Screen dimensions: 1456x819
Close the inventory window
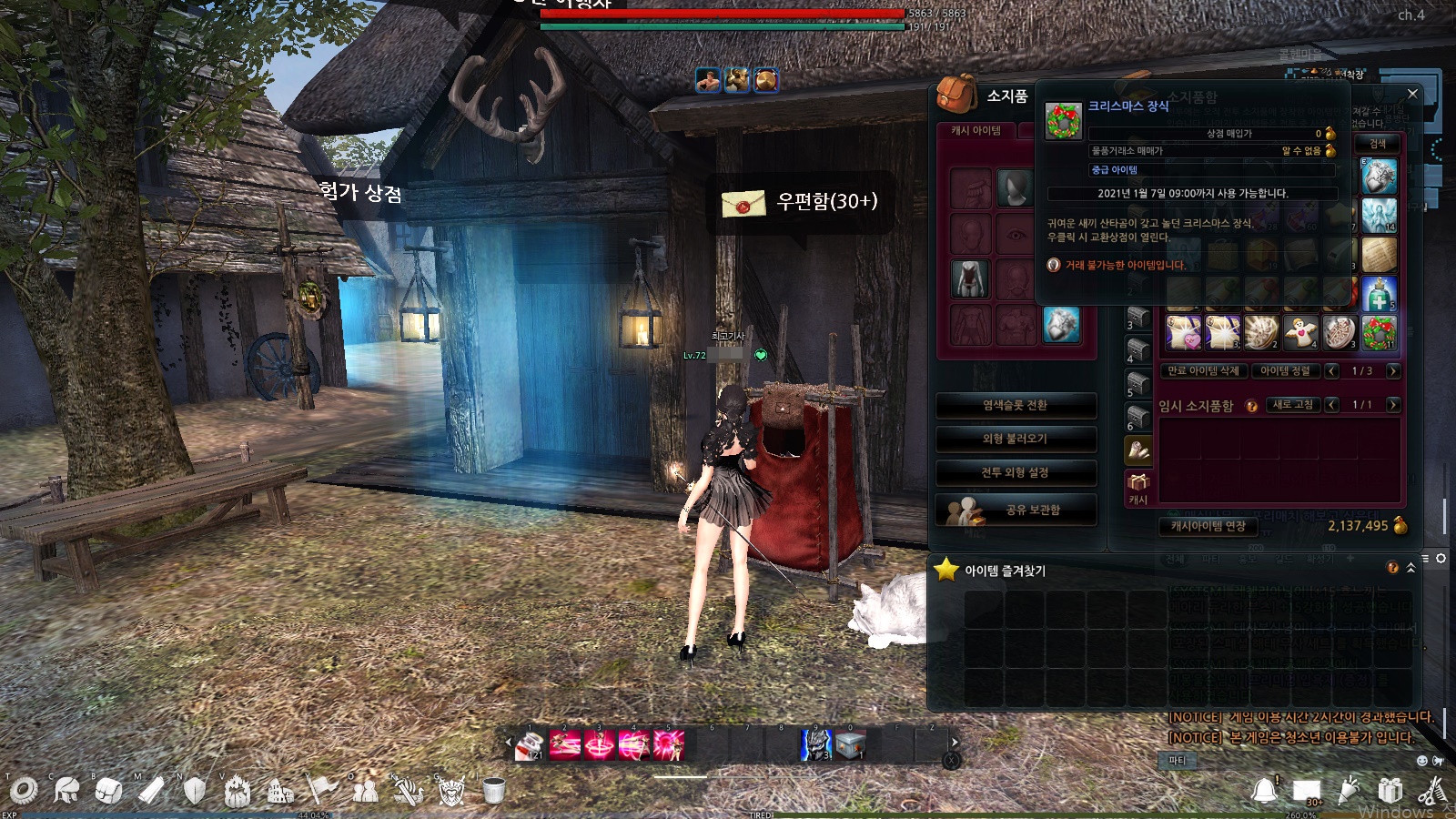[1412, 94]
